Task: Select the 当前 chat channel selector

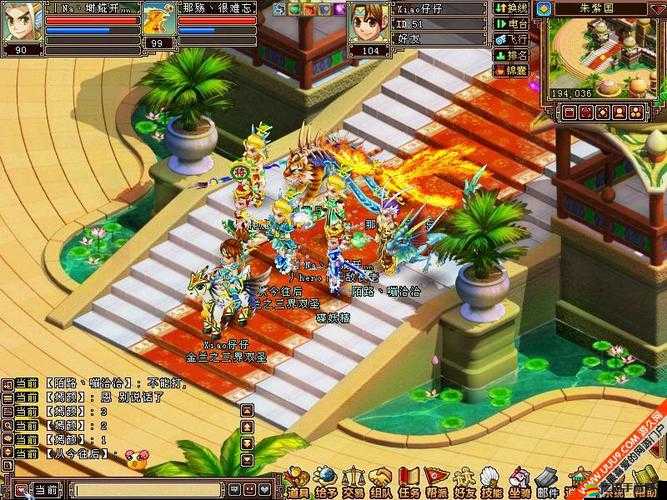Action: coord(46,490)
